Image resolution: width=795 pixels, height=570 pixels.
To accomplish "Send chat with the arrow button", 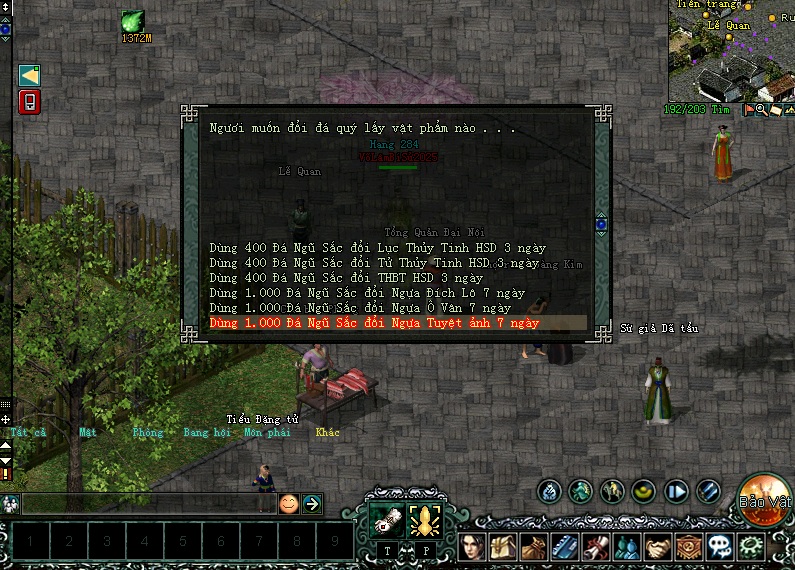I will (312, 504).
